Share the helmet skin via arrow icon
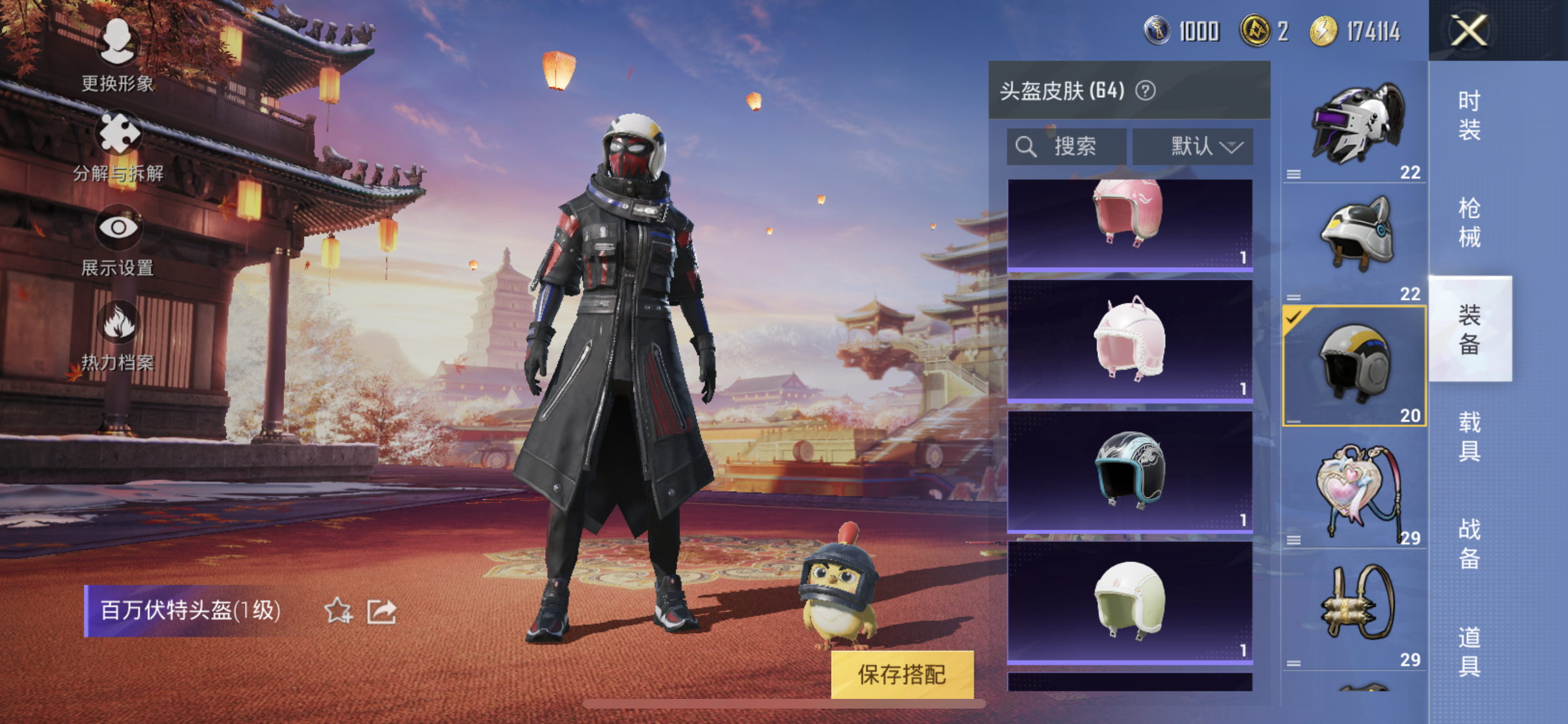 tap(382, 611)
